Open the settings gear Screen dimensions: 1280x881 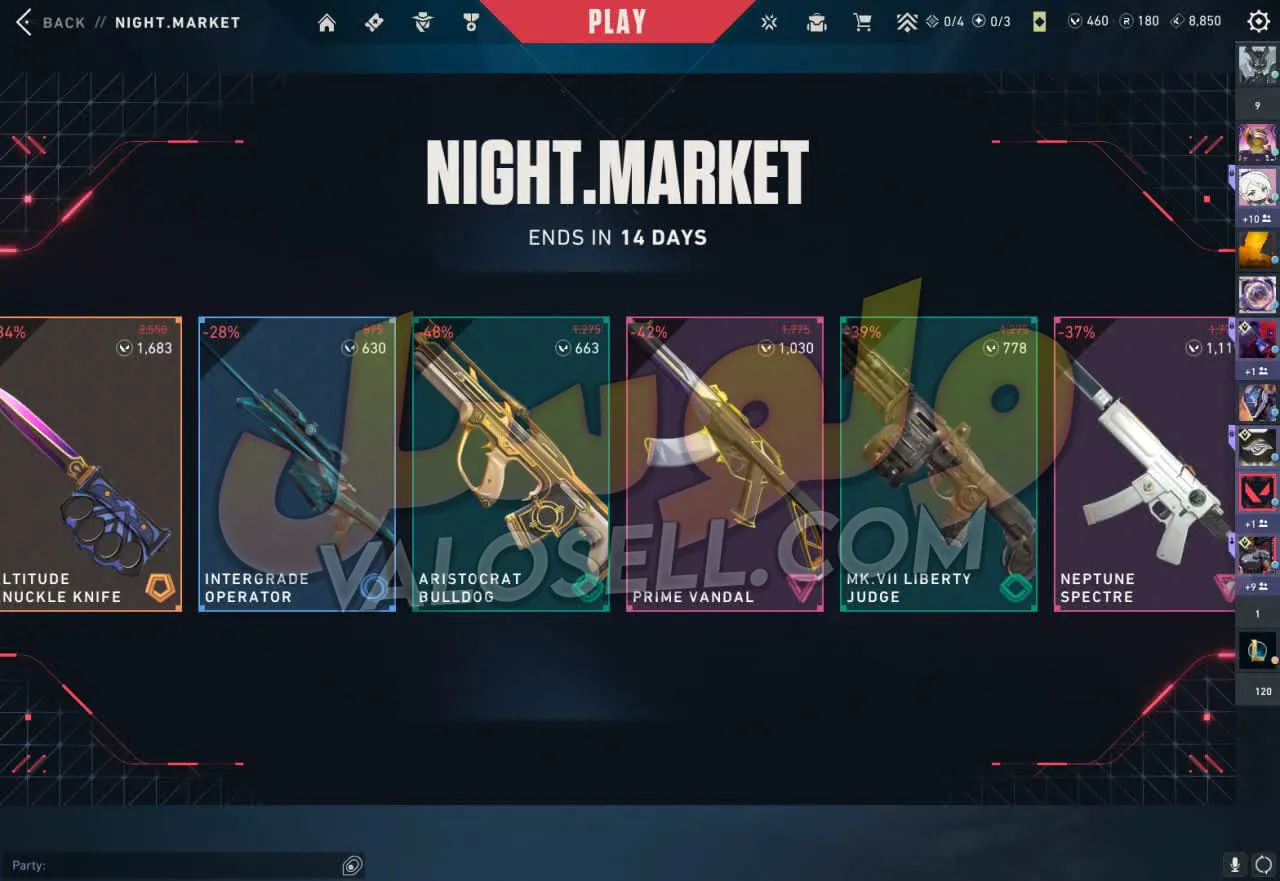click(x=1258, y=21)
